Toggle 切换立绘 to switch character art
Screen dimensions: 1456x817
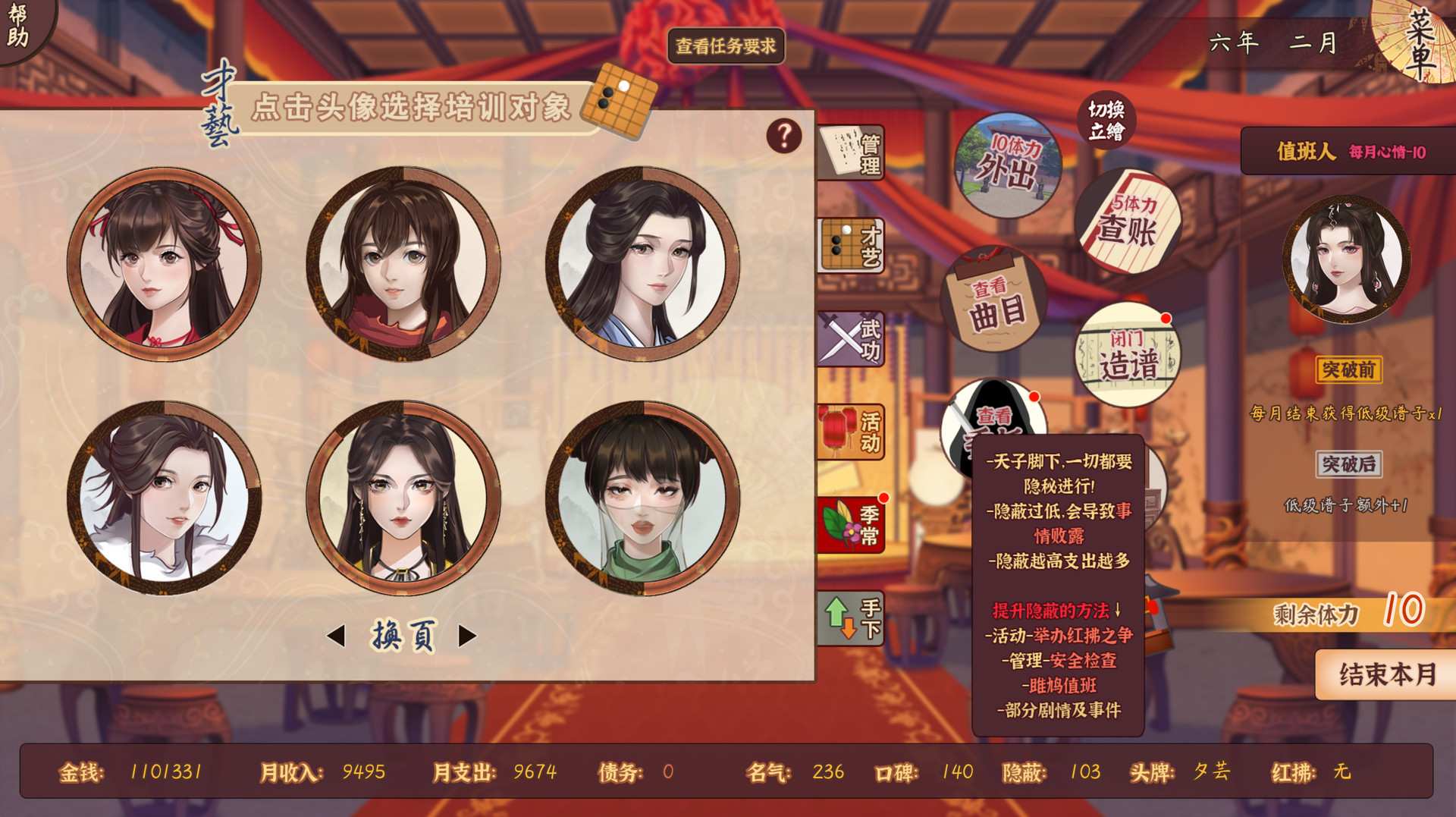point(1106,120)
